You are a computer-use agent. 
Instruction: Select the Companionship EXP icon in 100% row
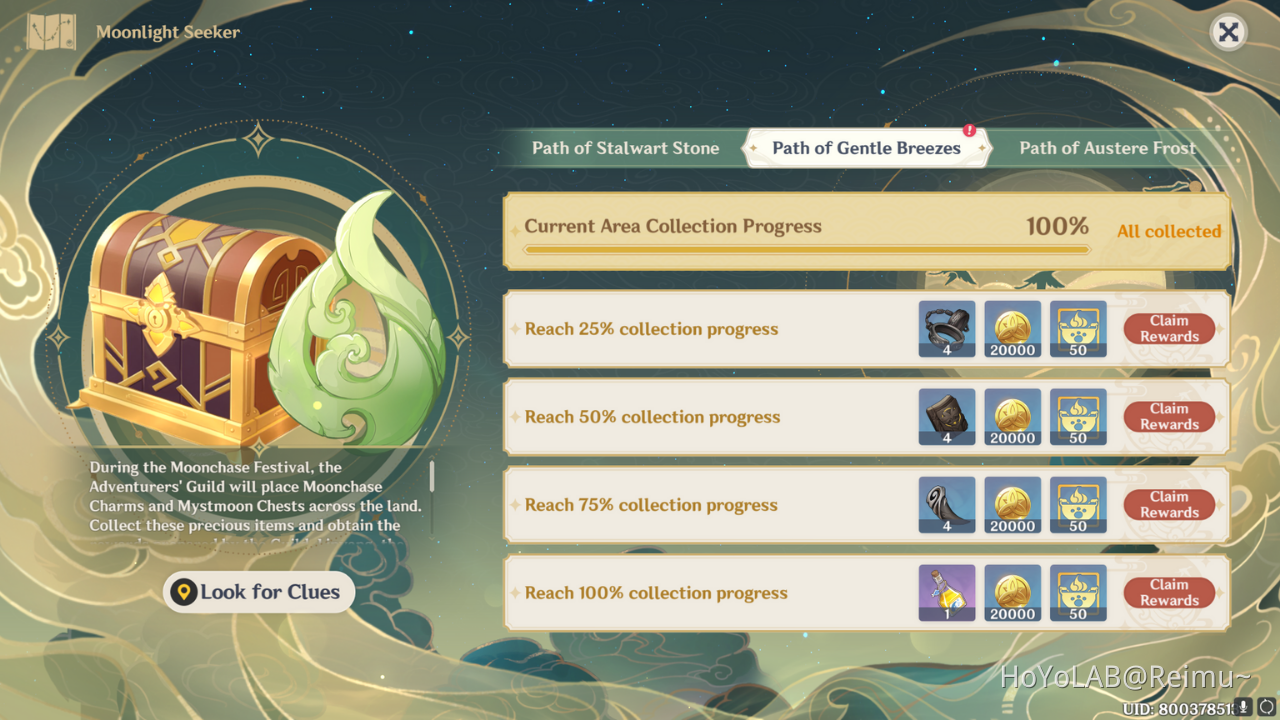pyautogui.click(x=1078, y=593)
